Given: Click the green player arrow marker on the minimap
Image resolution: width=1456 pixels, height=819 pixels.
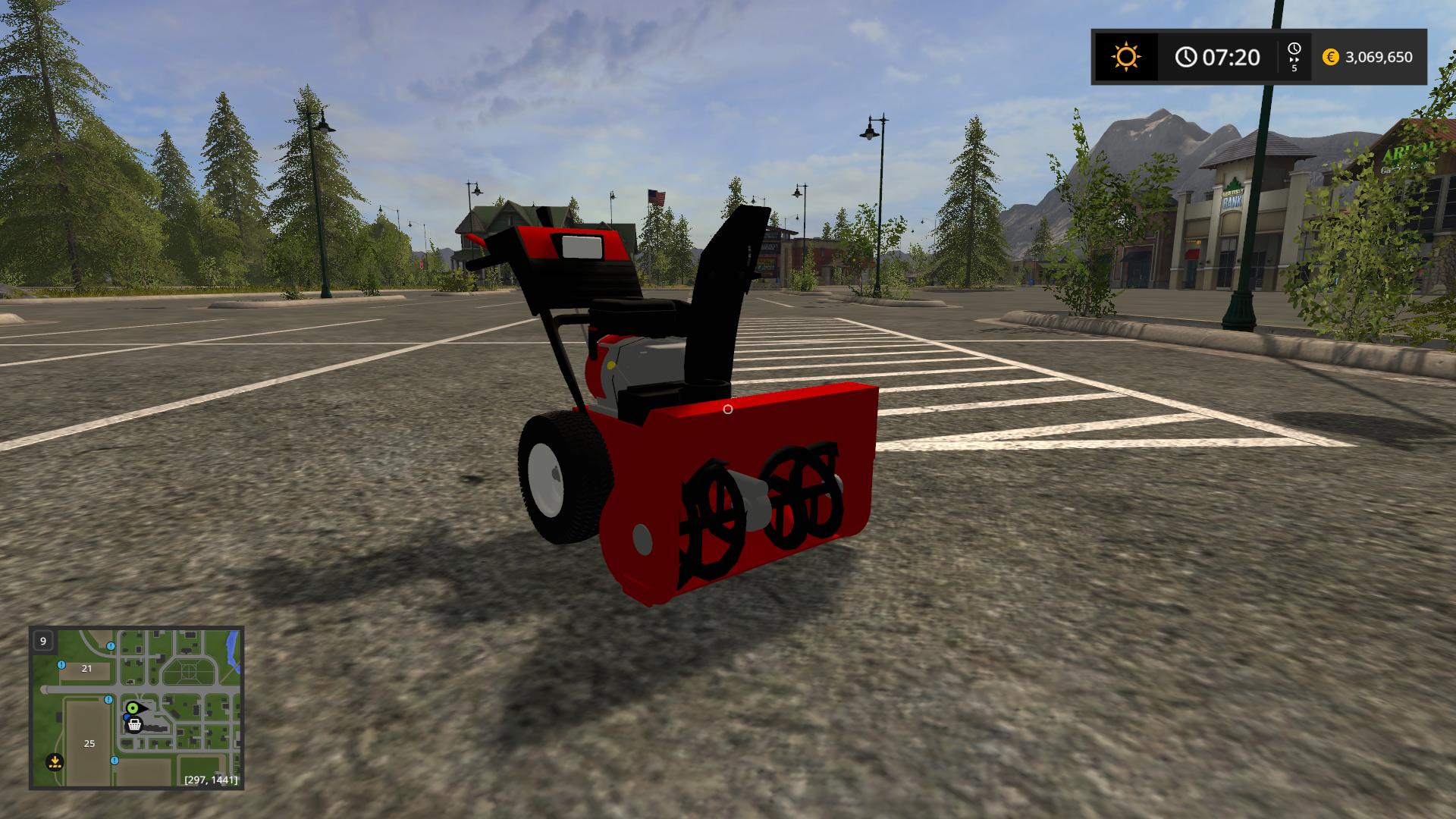Looking at the screenshot, I should pos(132,708).
